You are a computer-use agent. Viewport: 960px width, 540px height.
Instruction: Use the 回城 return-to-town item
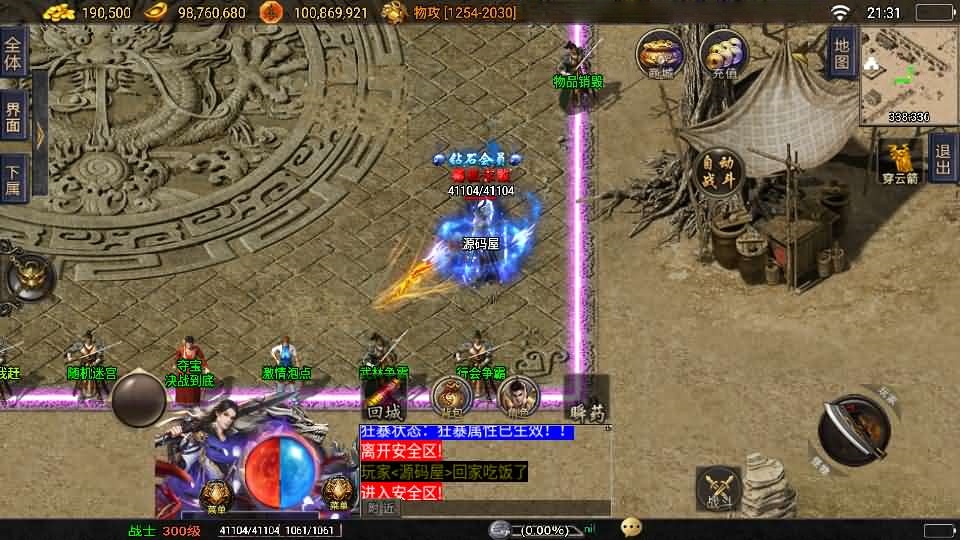tap(384, 398)
